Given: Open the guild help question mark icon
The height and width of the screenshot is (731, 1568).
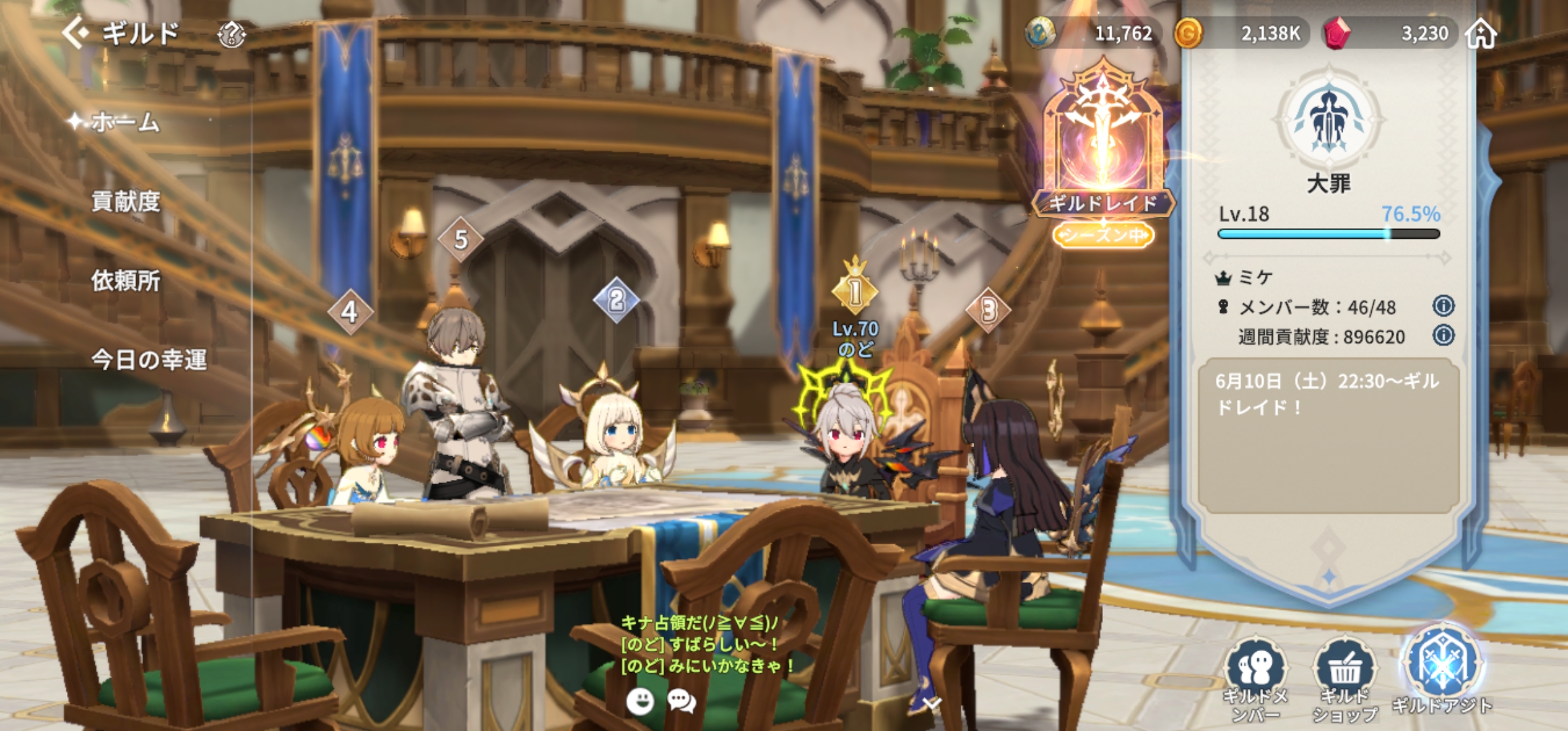Looking at the screenshot, I should point(232,34).
